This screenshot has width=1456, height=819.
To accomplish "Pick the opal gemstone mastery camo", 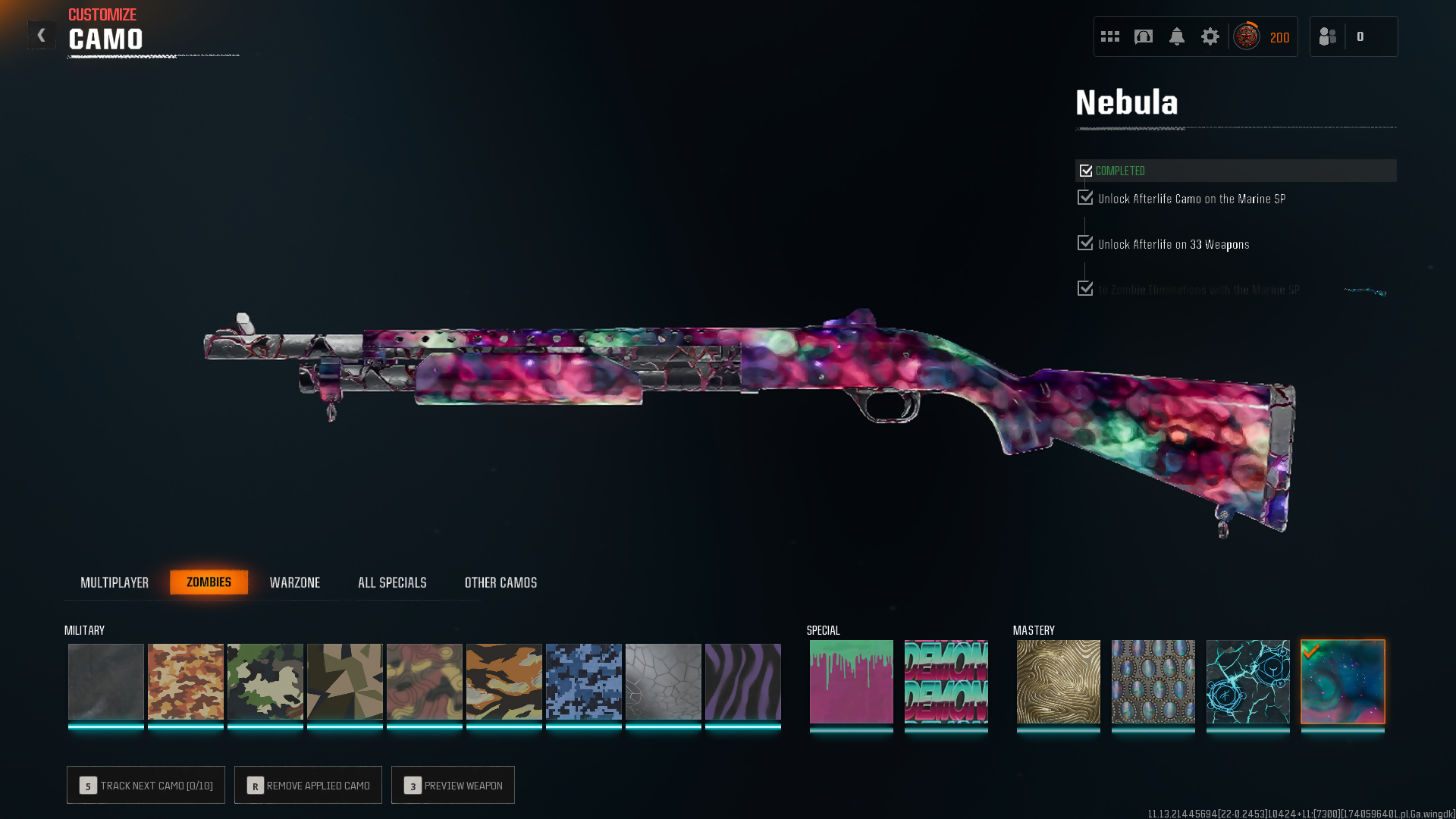I will click(1153, 681).
